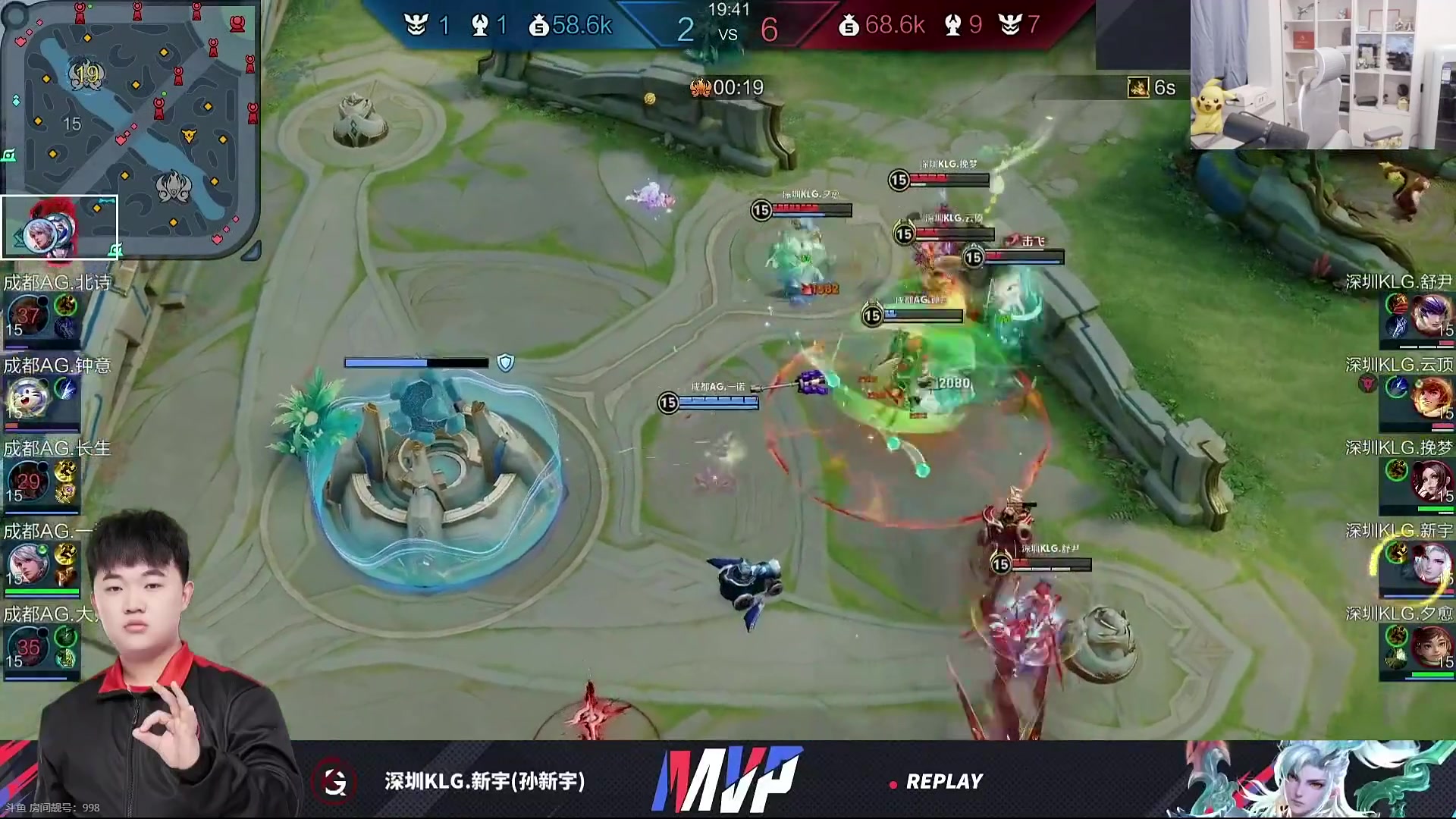Select 深圳KLG.新宇's white-haired hero portrait
Viewport: 1456px width, 819px height.
point(1431,563)
